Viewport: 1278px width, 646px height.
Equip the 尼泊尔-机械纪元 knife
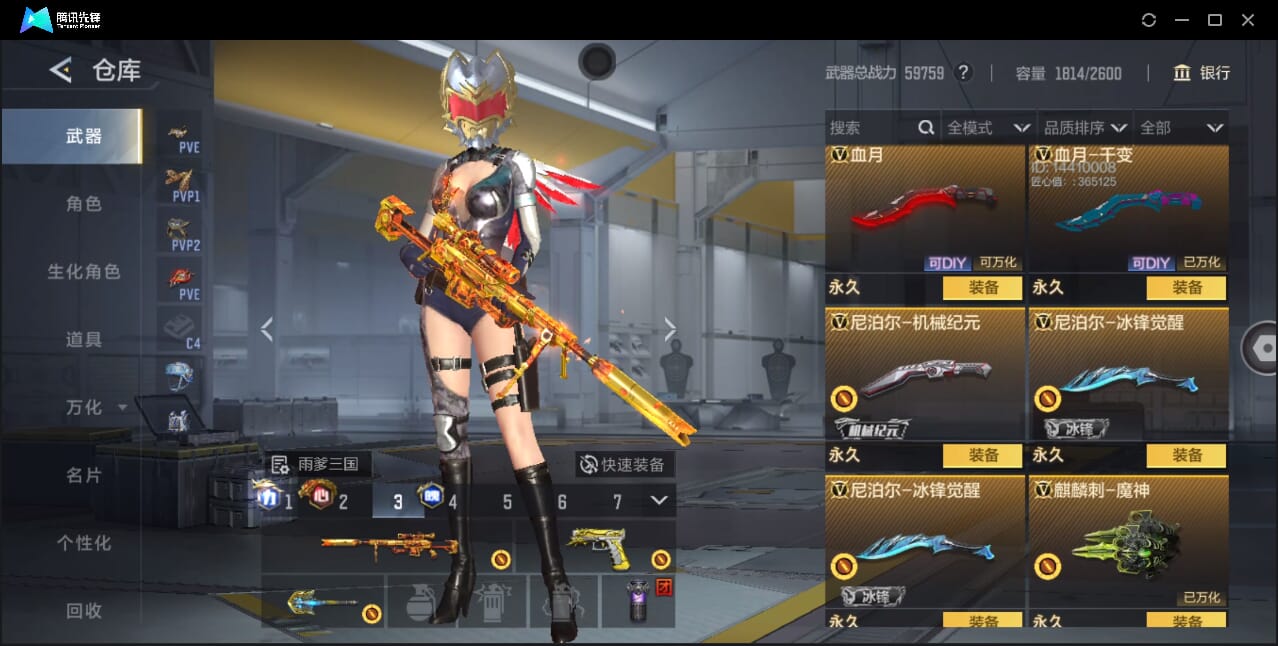coord(982,455)
